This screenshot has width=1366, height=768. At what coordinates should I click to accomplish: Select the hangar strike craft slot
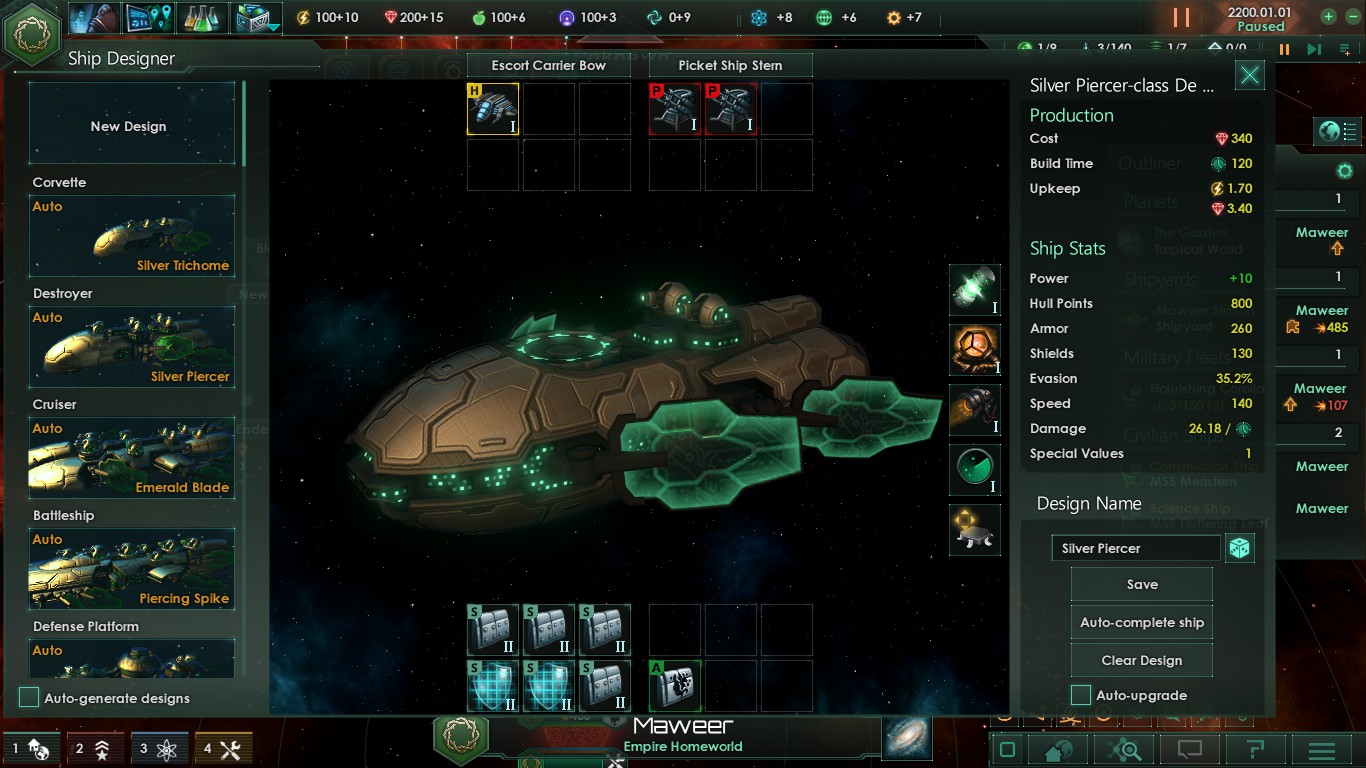493,109
